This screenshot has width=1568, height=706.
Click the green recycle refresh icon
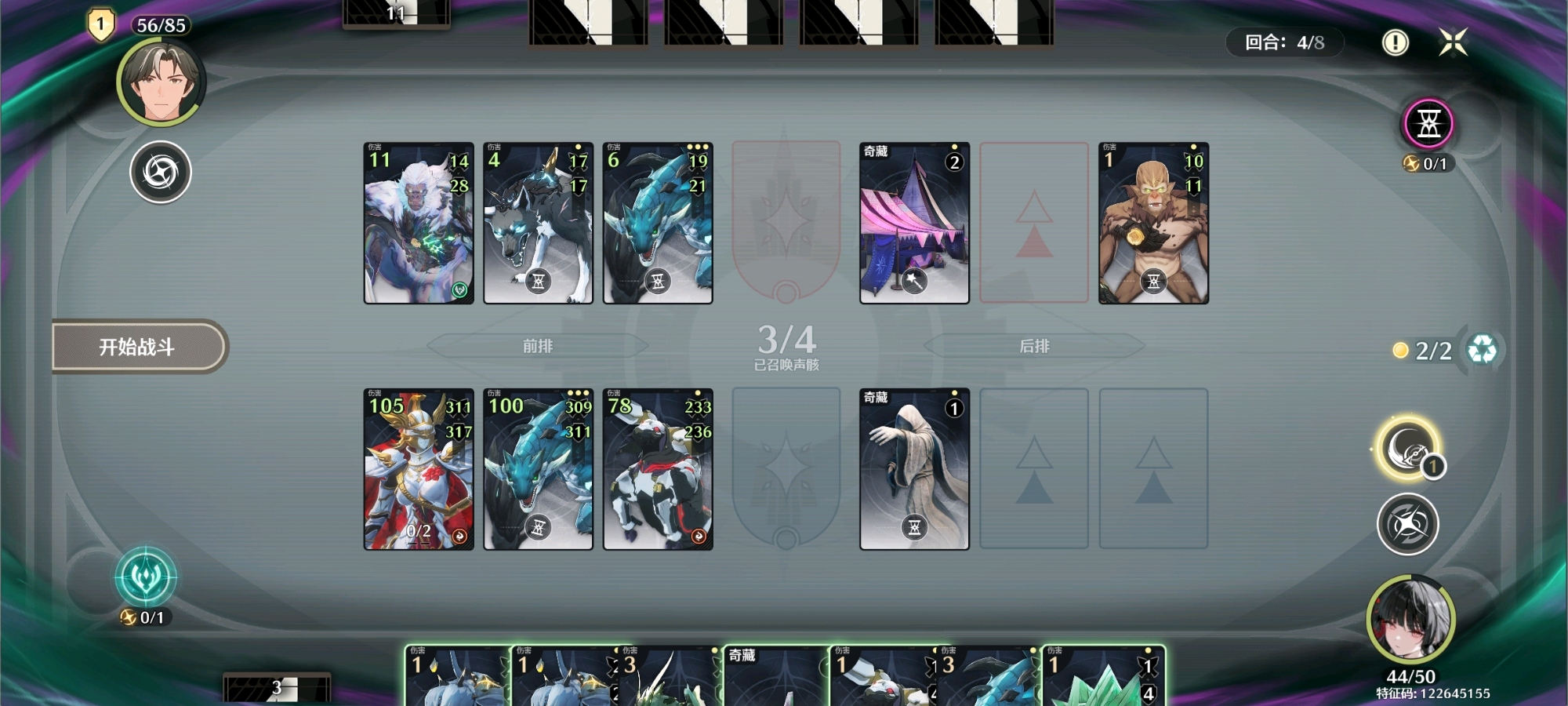point(1482,350)
